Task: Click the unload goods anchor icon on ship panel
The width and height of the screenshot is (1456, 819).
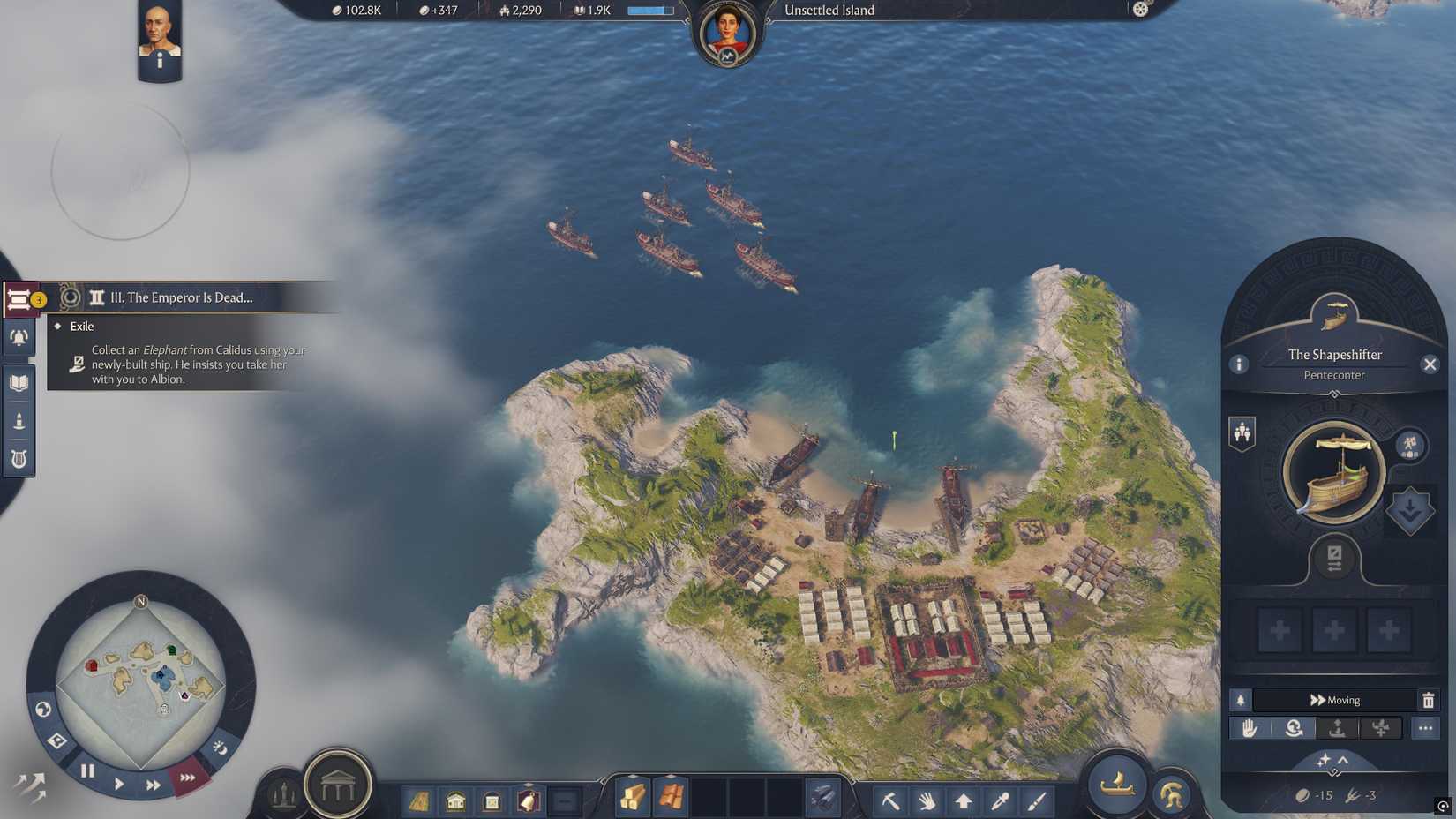Action: [x=1336, y=728]
